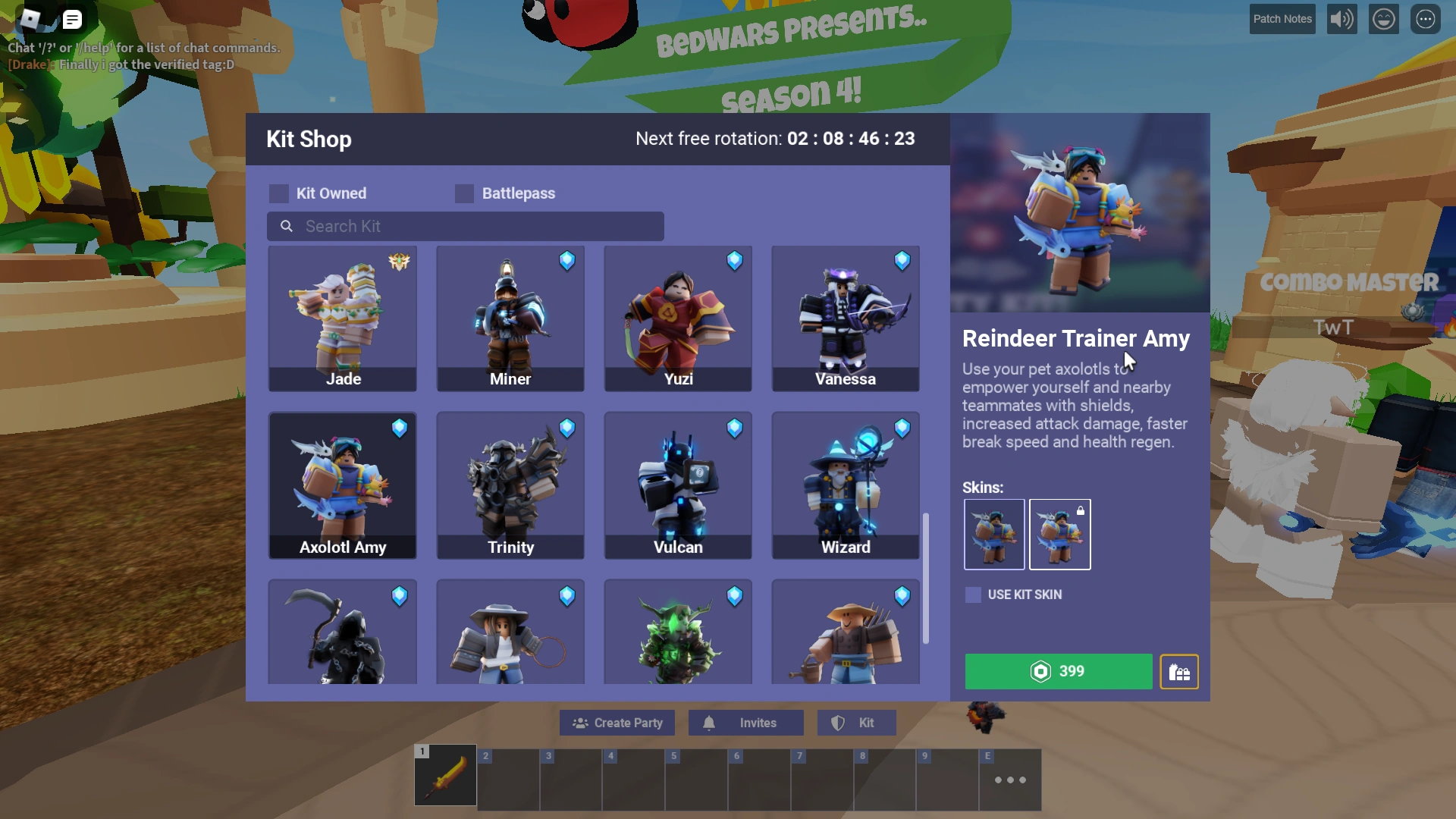
Task: Click the magnifier icon in the kit search bar
Action: [286, 226]
